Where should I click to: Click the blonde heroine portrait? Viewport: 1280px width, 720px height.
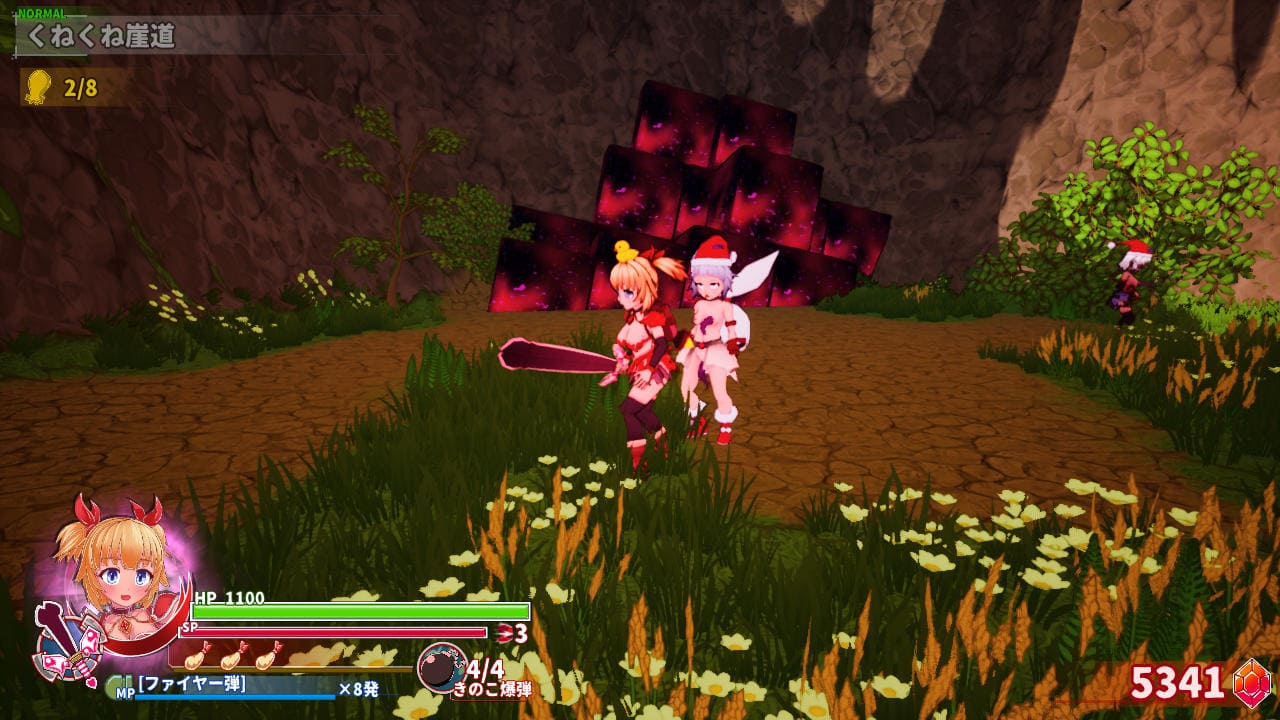click(x=112, y=561)
